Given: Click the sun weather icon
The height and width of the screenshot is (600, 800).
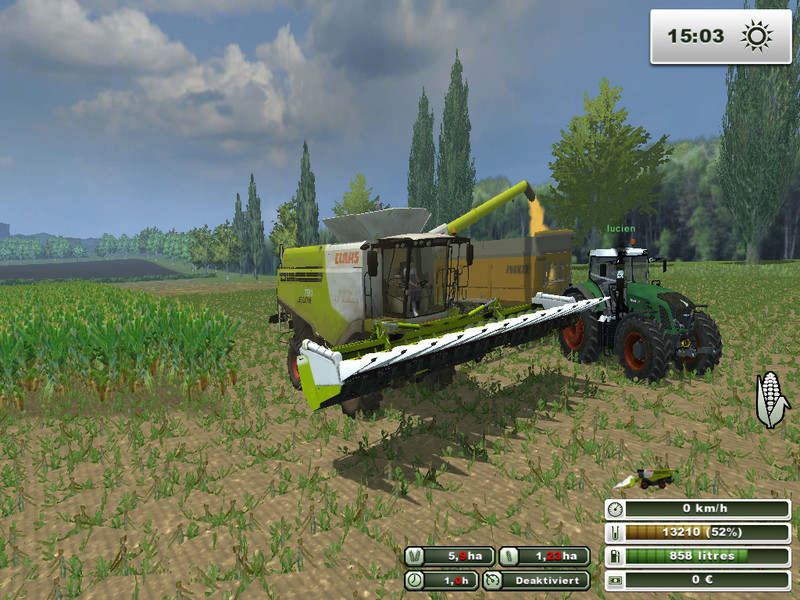Looking at the screenshot, I should 756,37.
